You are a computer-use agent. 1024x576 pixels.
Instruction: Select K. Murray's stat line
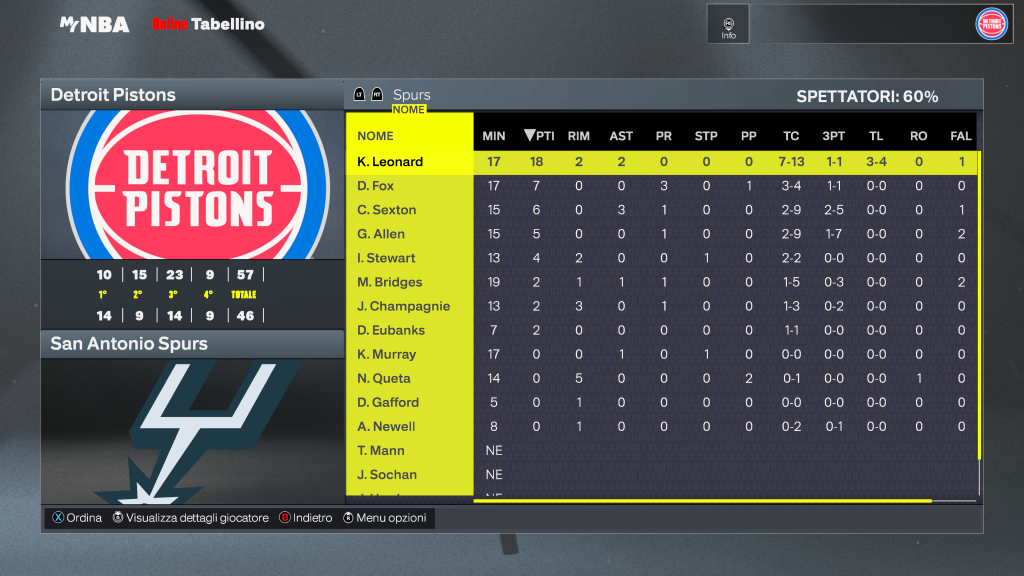pos(386,354)
